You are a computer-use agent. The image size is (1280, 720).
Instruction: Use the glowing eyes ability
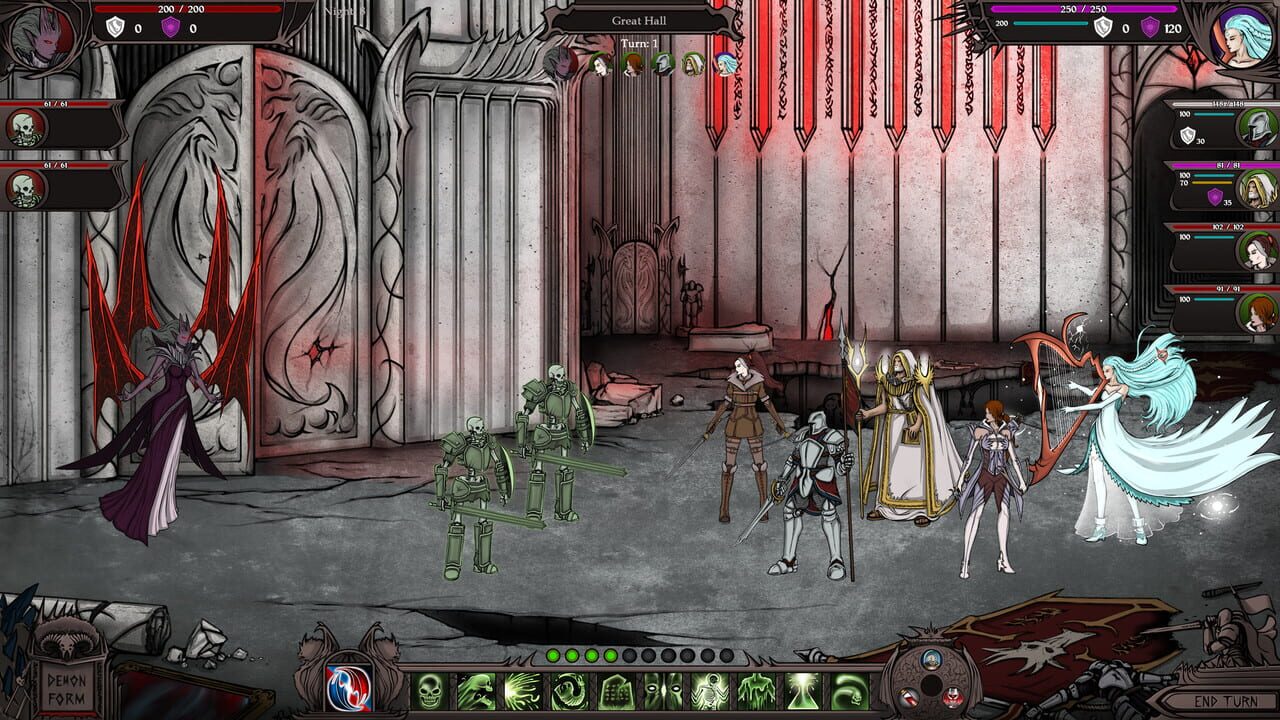pyautogui.click(x=663, y=691)
